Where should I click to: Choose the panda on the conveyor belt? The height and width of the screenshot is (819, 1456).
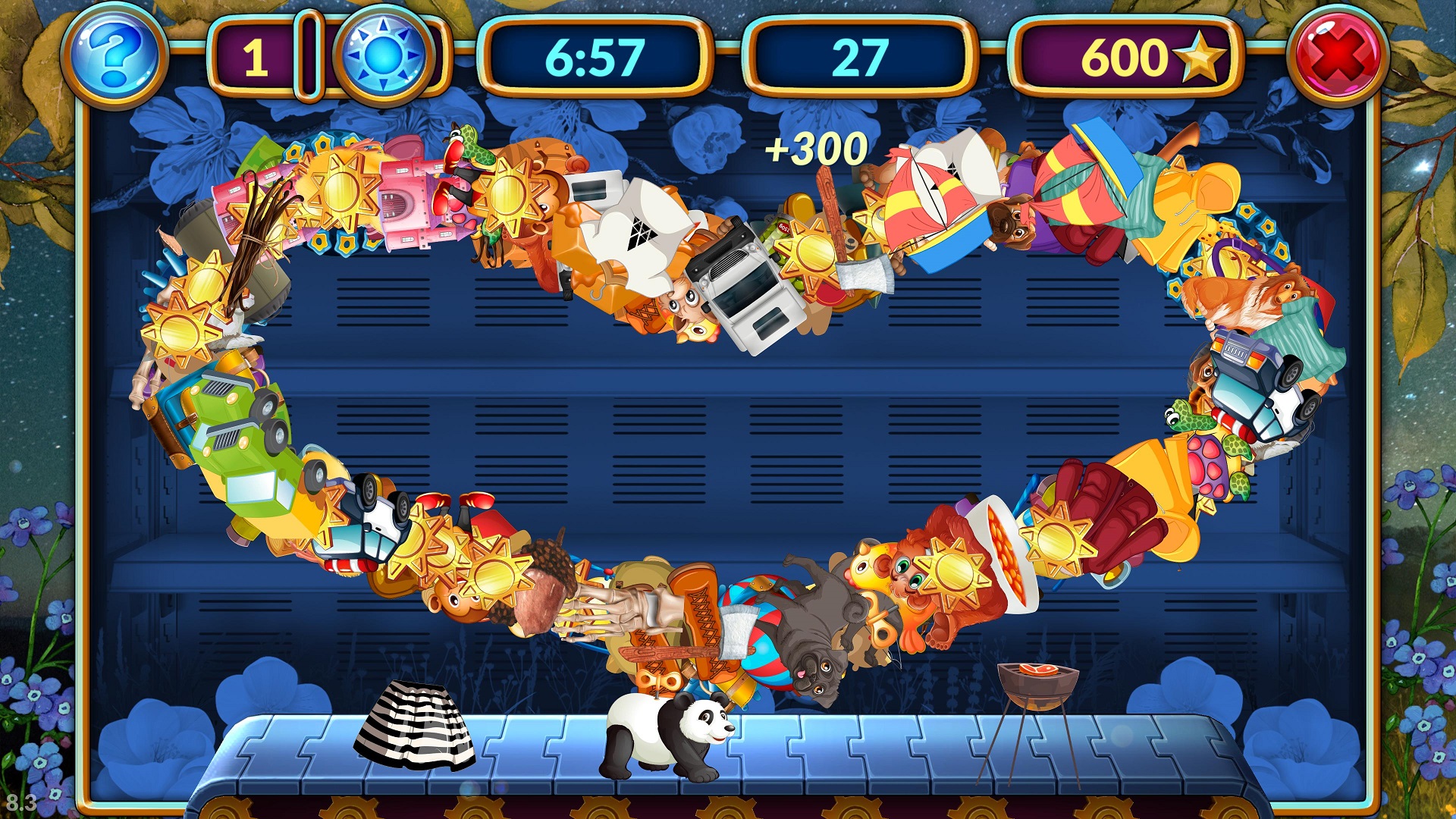pos(667,736)
